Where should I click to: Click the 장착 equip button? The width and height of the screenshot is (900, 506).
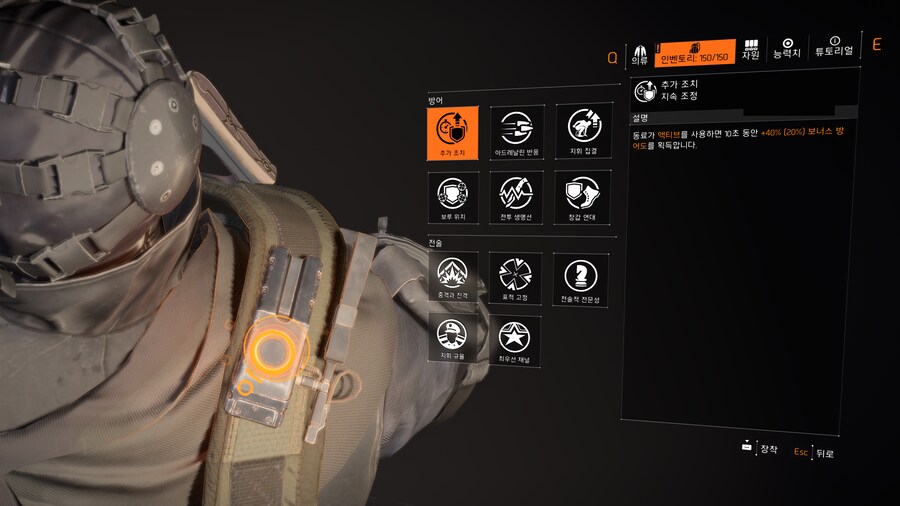pyautogui.click(x=760, y=449)
